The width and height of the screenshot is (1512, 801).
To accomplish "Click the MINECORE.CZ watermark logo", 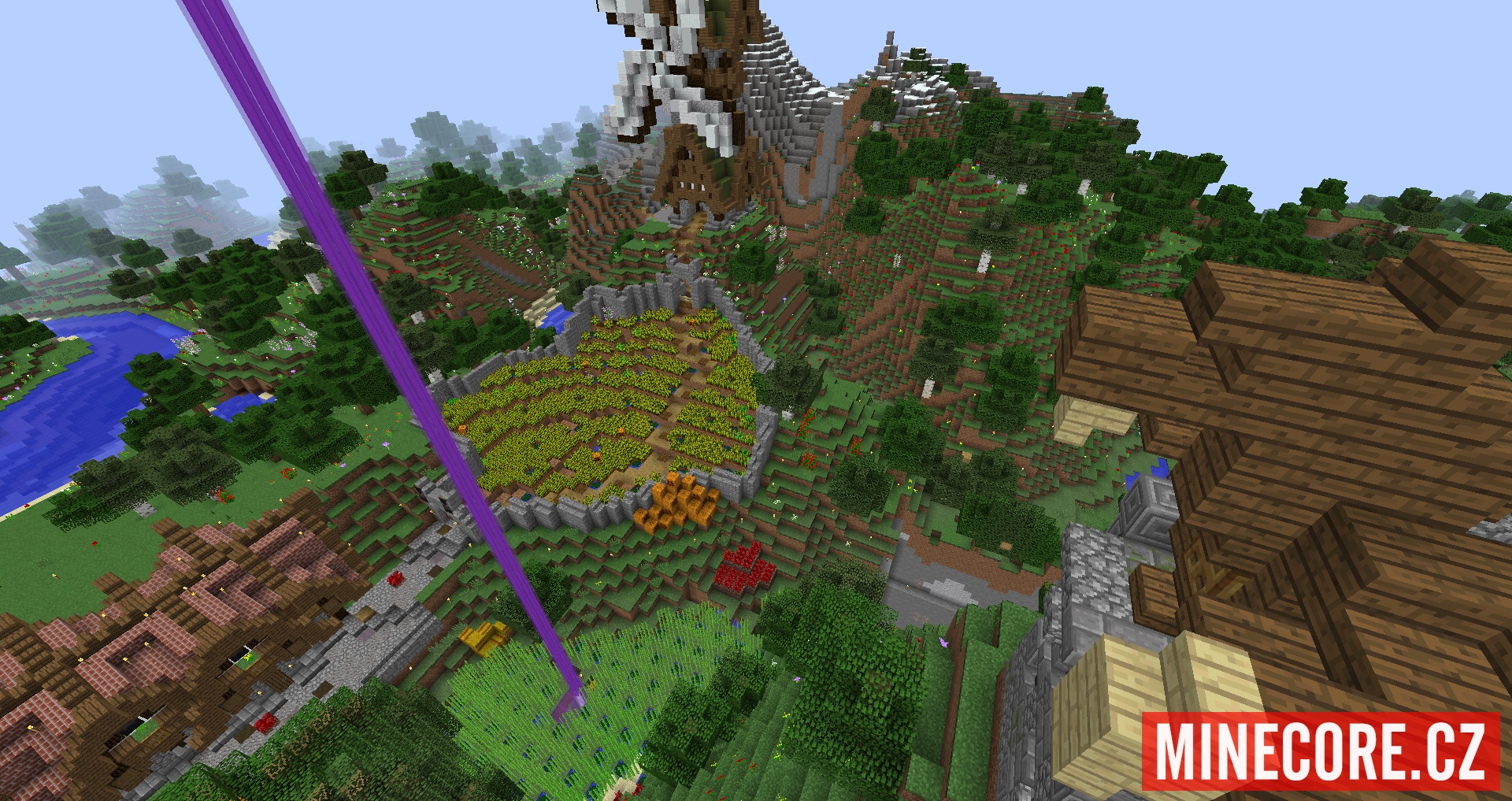I will [x=1321, y=751].
